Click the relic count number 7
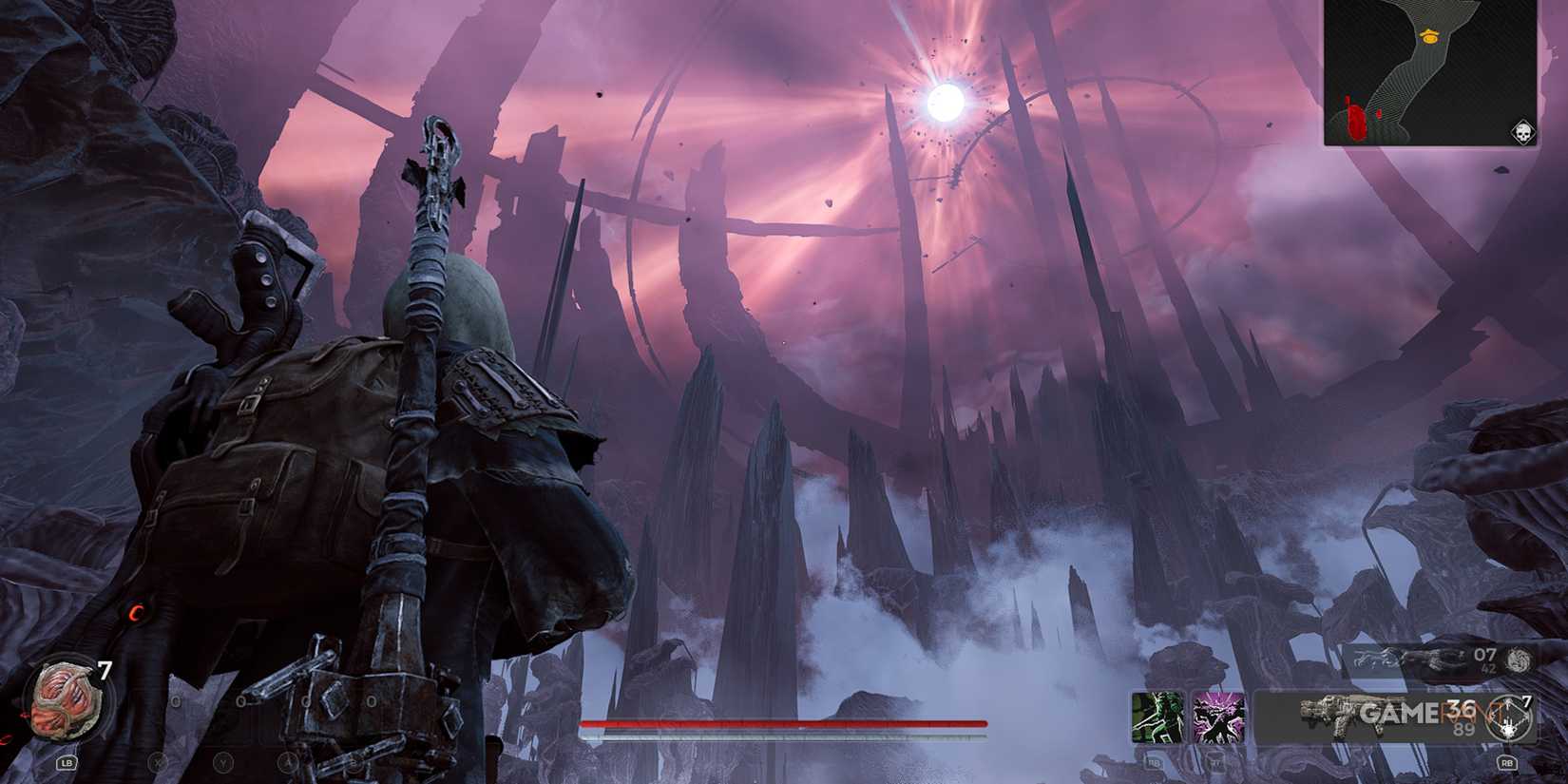Image resolution: width=1568 pixels, height=784 pixels. tap(104, 669)
